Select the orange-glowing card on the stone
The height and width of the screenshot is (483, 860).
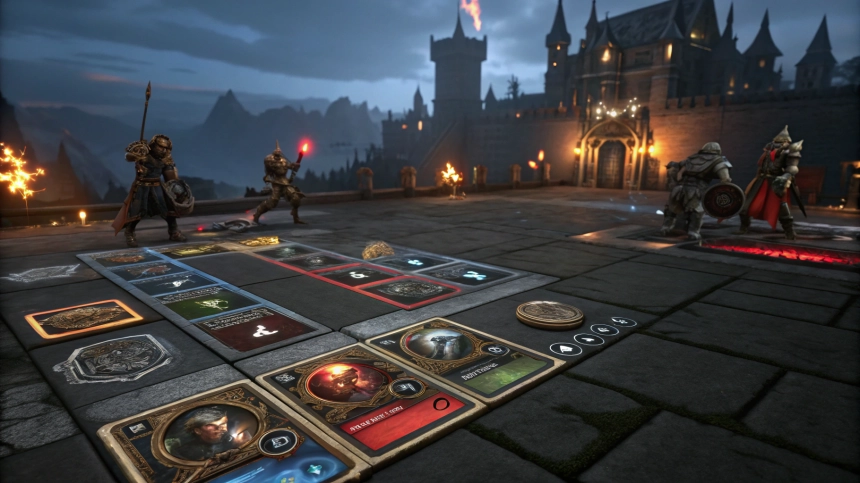84,319
